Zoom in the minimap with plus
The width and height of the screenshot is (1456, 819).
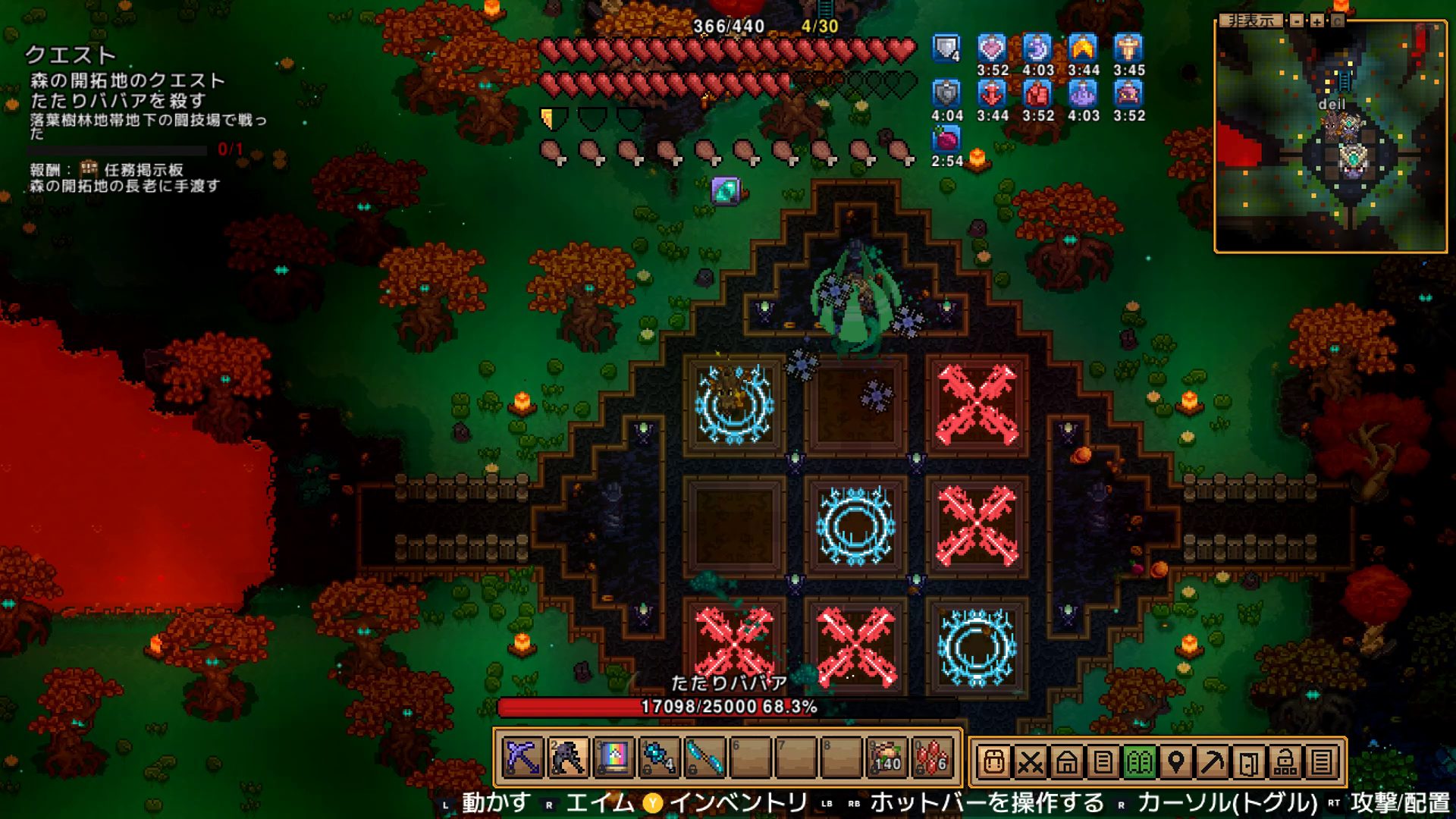coord(1317,21)
